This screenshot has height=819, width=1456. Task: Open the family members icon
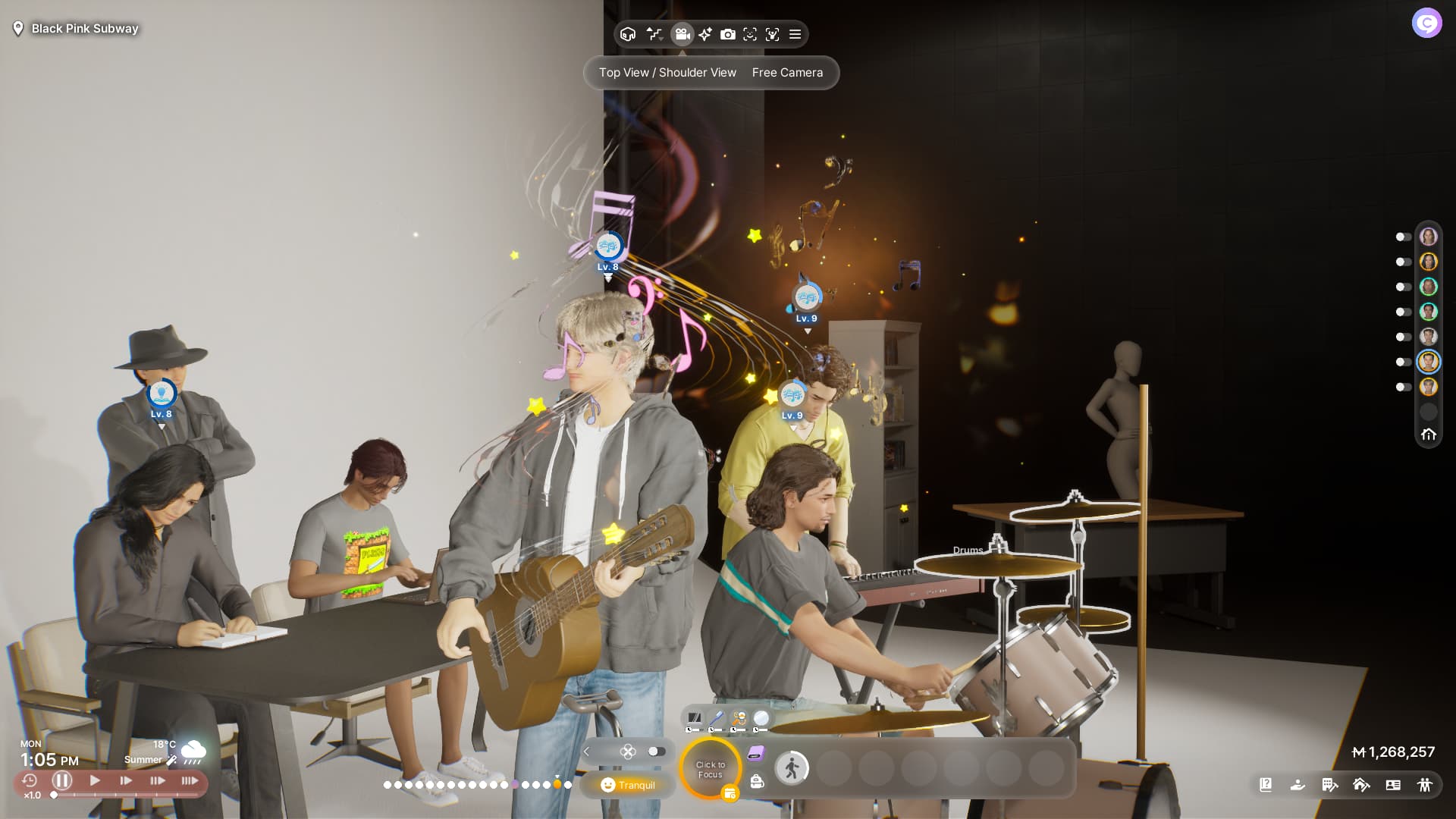point(1425,785)
